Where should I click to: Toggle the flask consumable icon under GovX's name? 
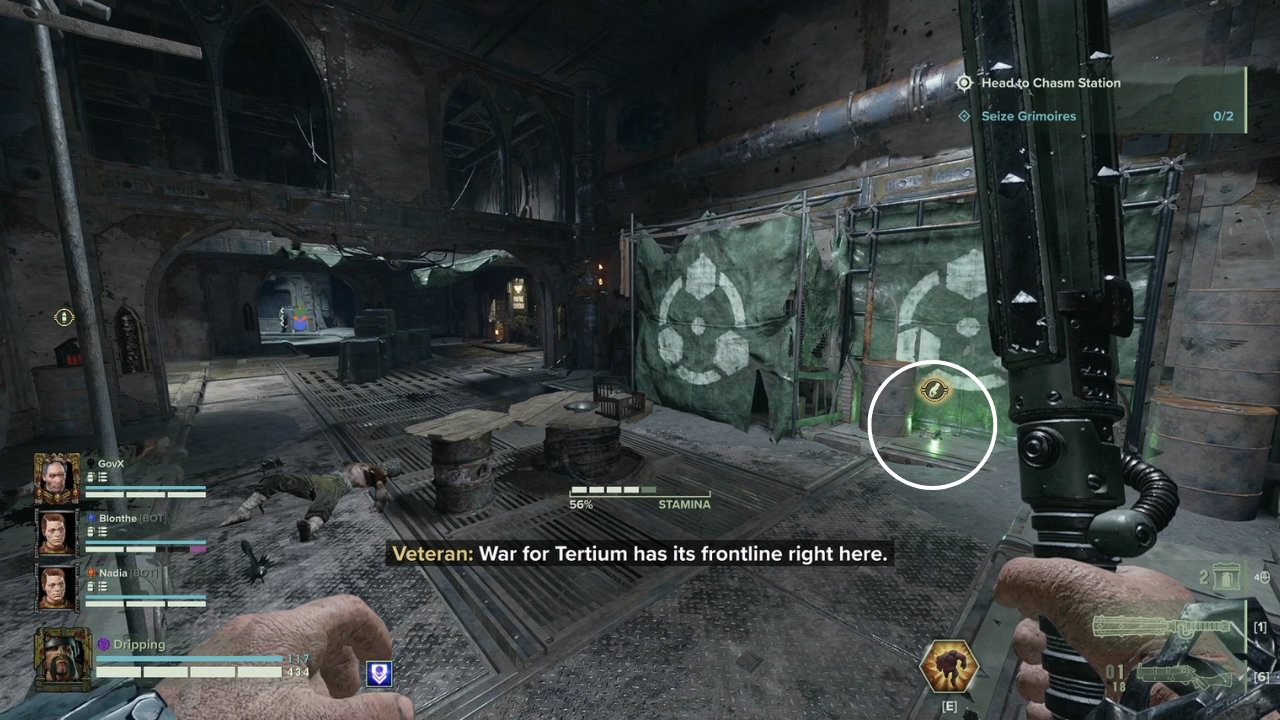90,477
